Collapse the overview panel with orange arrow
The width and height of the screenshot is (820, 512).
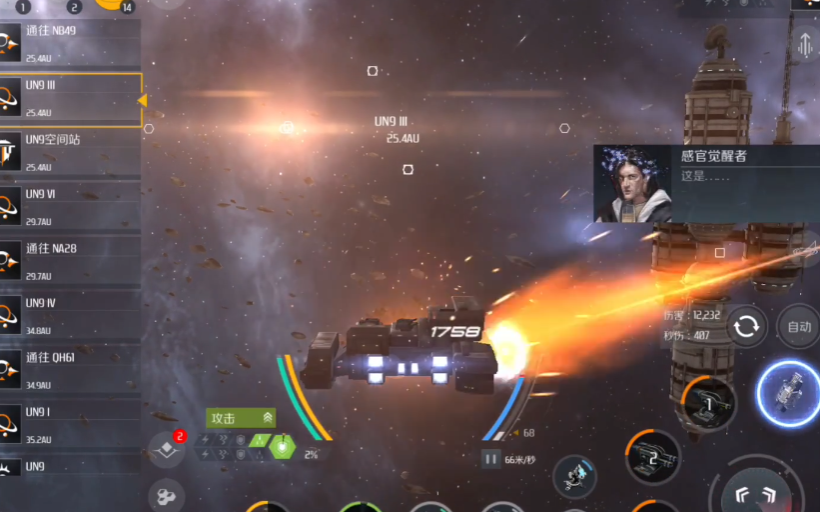(x=142, y=100)
